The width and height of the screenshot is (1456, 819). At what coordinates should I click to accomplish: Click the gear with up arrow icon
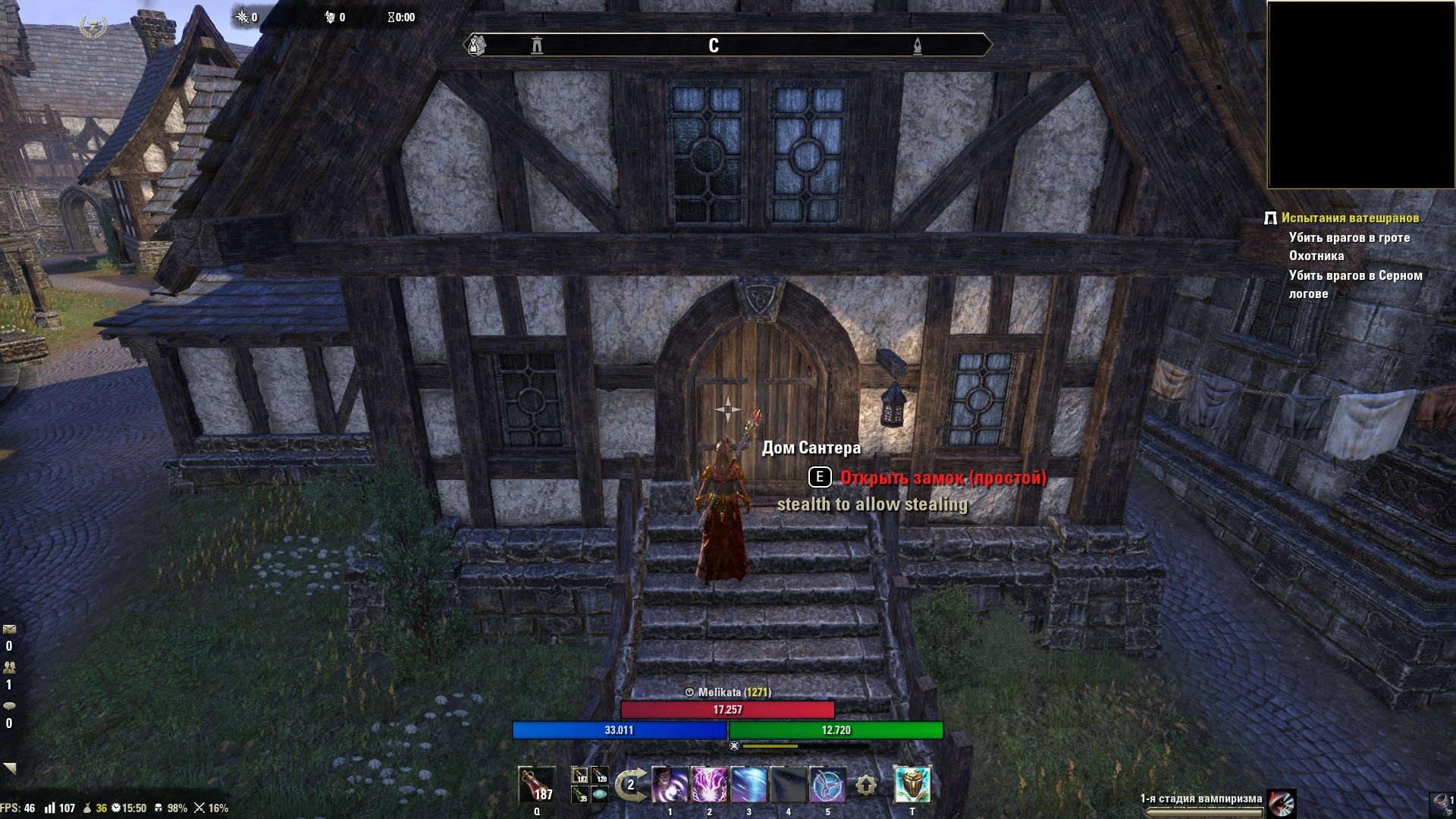pyautogui.click(x=866, y=786)
